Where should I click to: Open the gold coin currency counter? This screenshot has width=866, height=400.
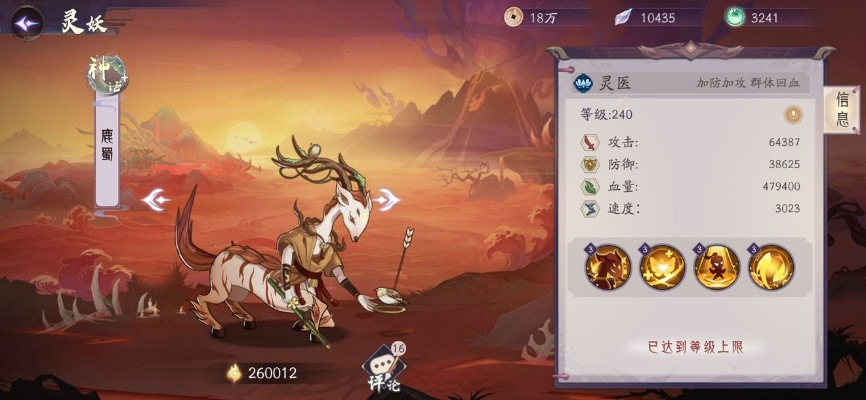(x=540, y=17)
